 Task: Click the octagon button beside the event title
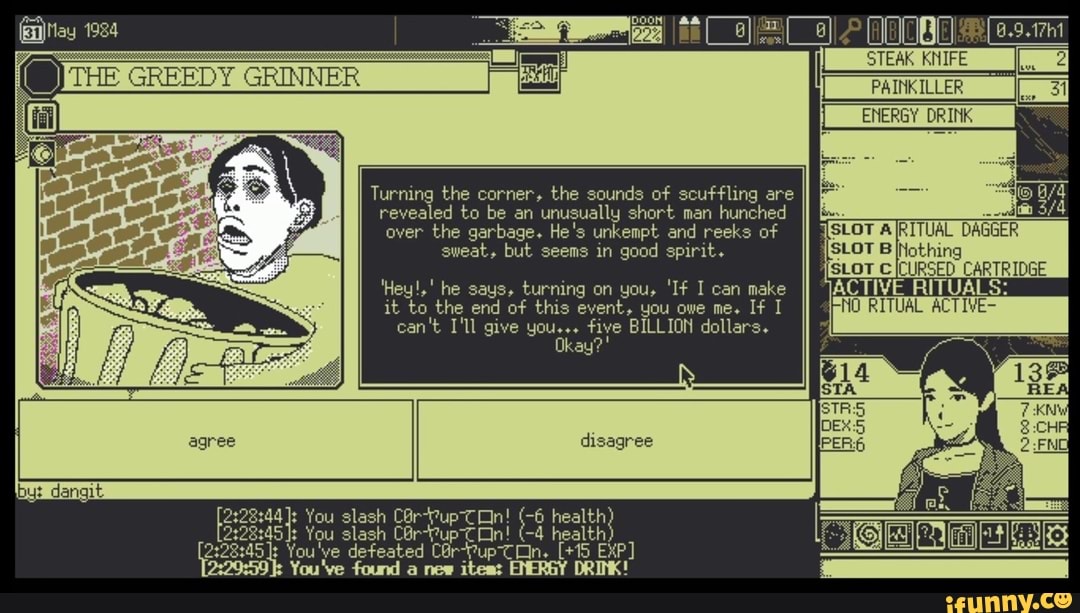[x=41, y=76]
